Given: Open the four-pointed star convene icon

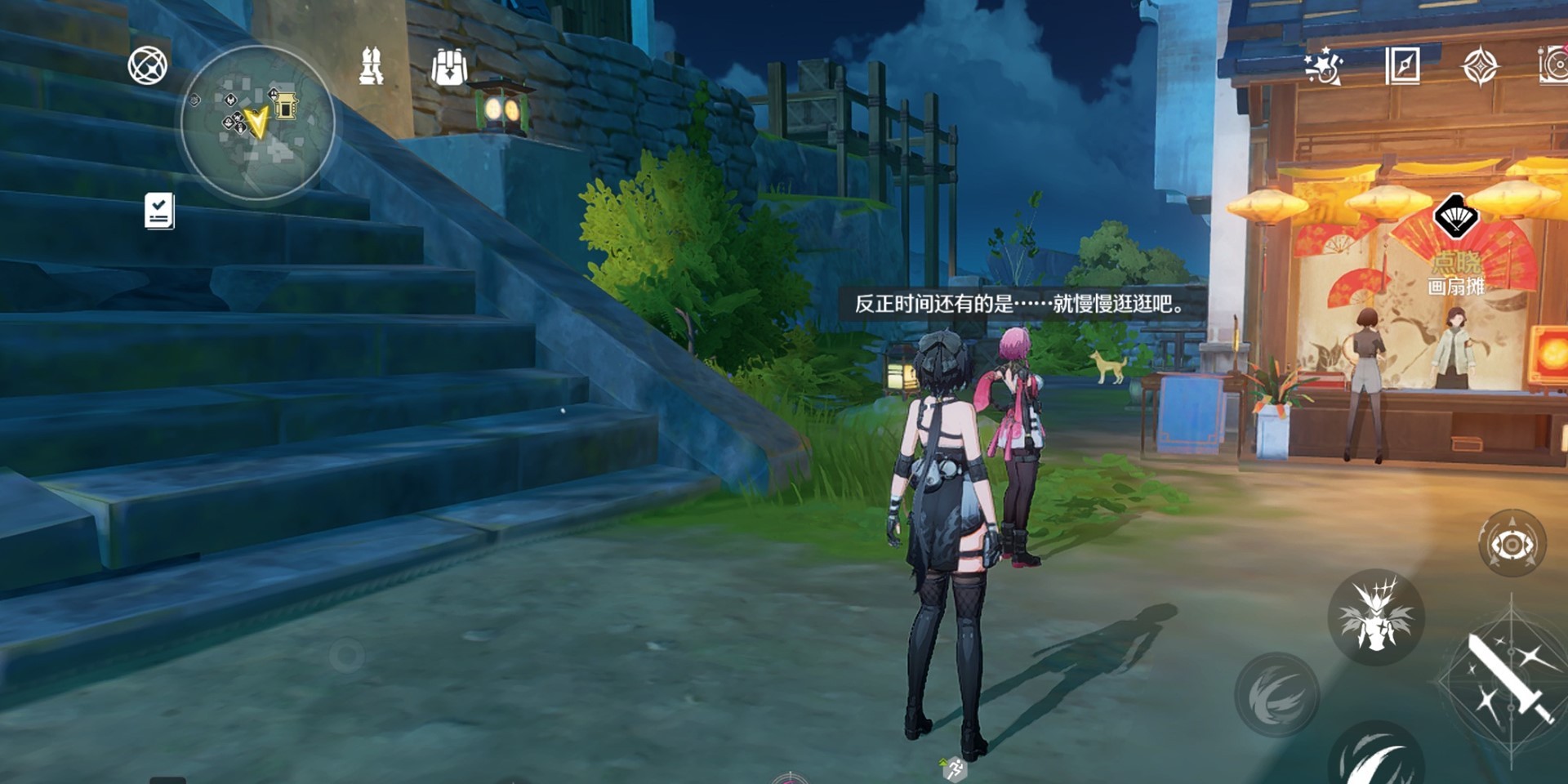Looking at the screenshot, I should pyautogui.click(x=1480, y=66).
